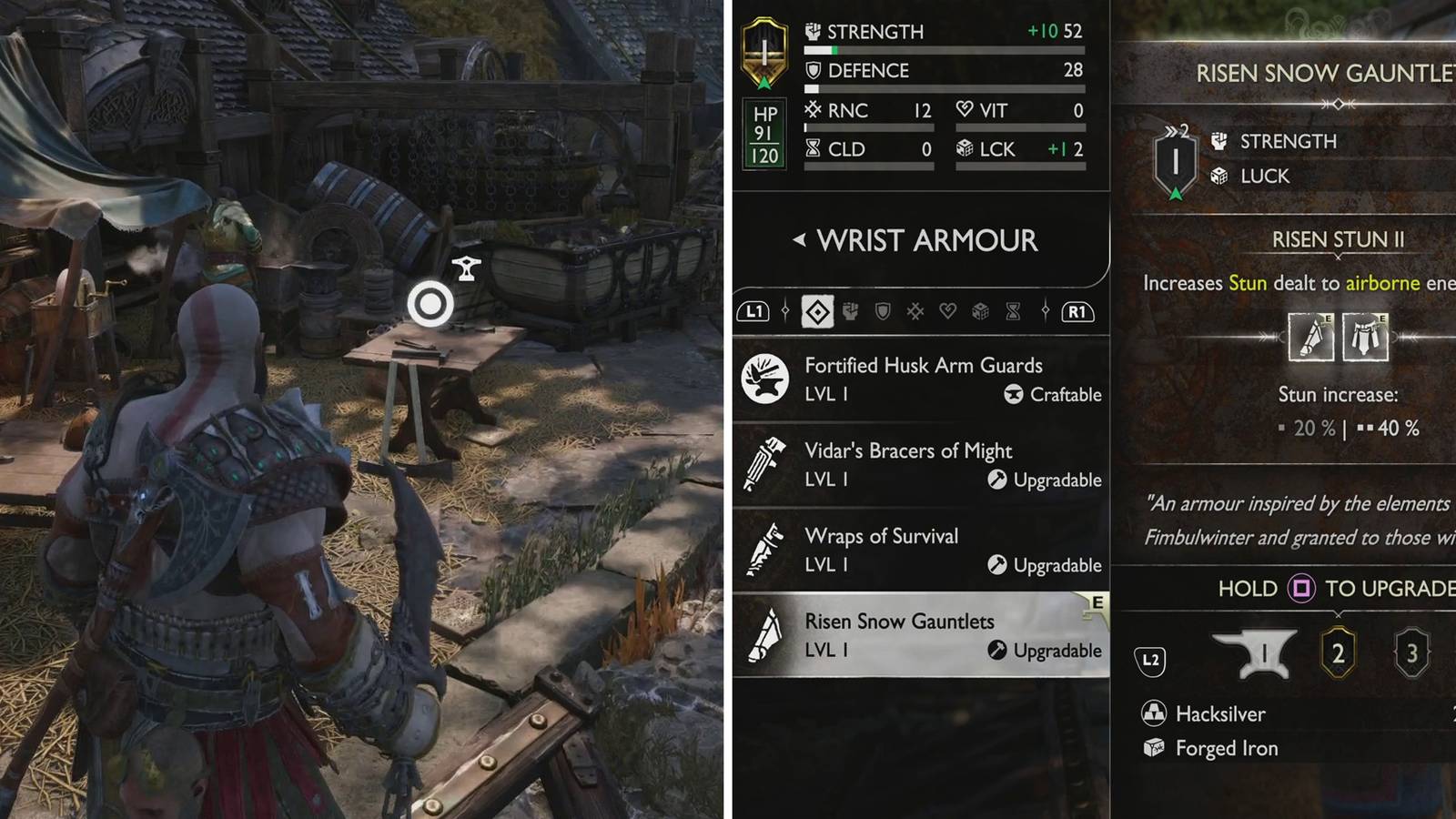
Task: Select the luck dice filter icon
Action: (x=980, y=312)
